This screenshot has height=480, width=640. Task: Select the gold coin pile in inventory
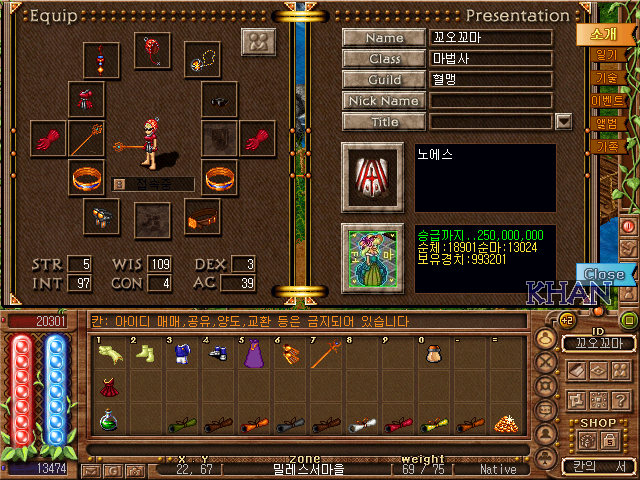pyautogui.click(x=505, y=422)
